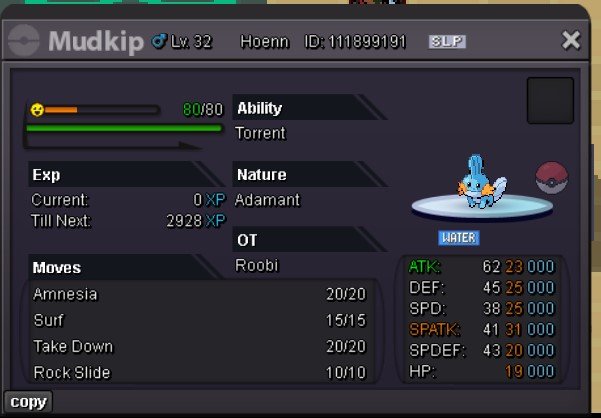This screenshot has width=601, height=418.
Task: Click the Poké Ball icon
Action: (x=552, y=178)
